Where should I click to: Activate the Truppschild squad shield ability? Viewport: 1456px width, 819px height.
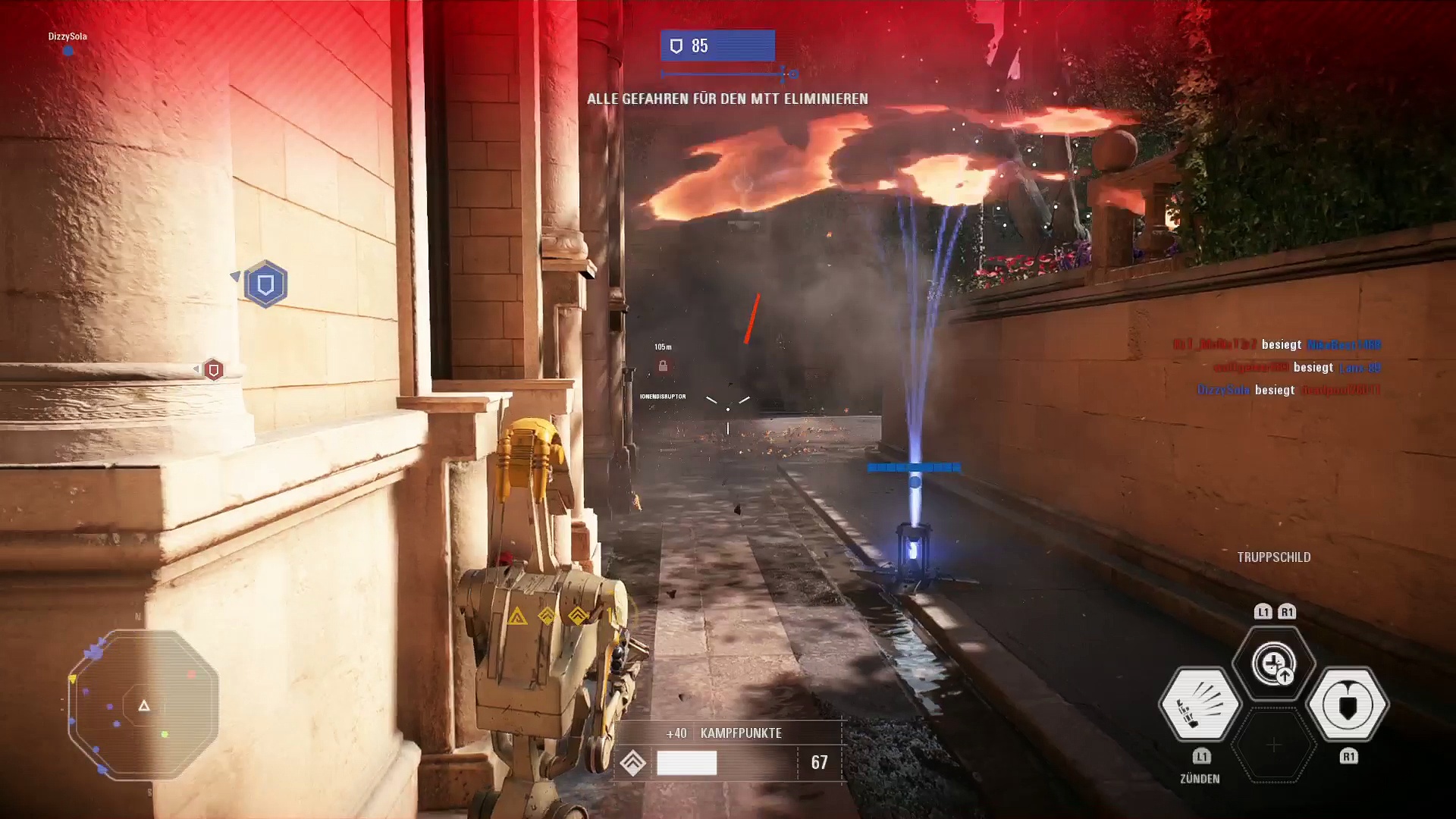[x=1348, y=704]
